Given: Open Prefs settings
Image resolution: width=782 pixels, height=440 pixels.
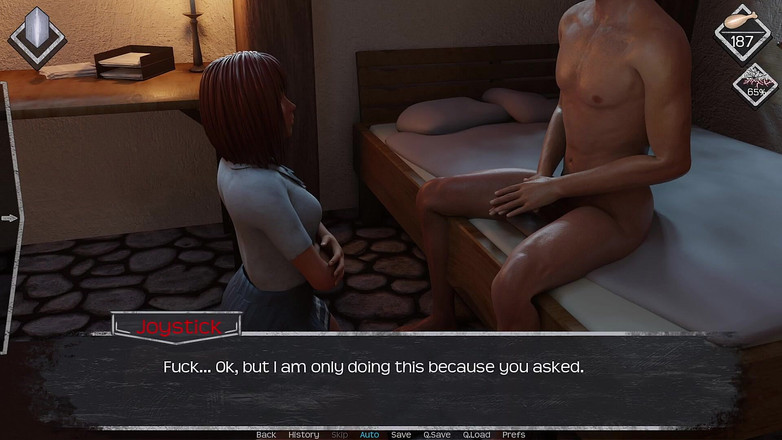Looking at the screenshot, I should [x=513, y=435].
